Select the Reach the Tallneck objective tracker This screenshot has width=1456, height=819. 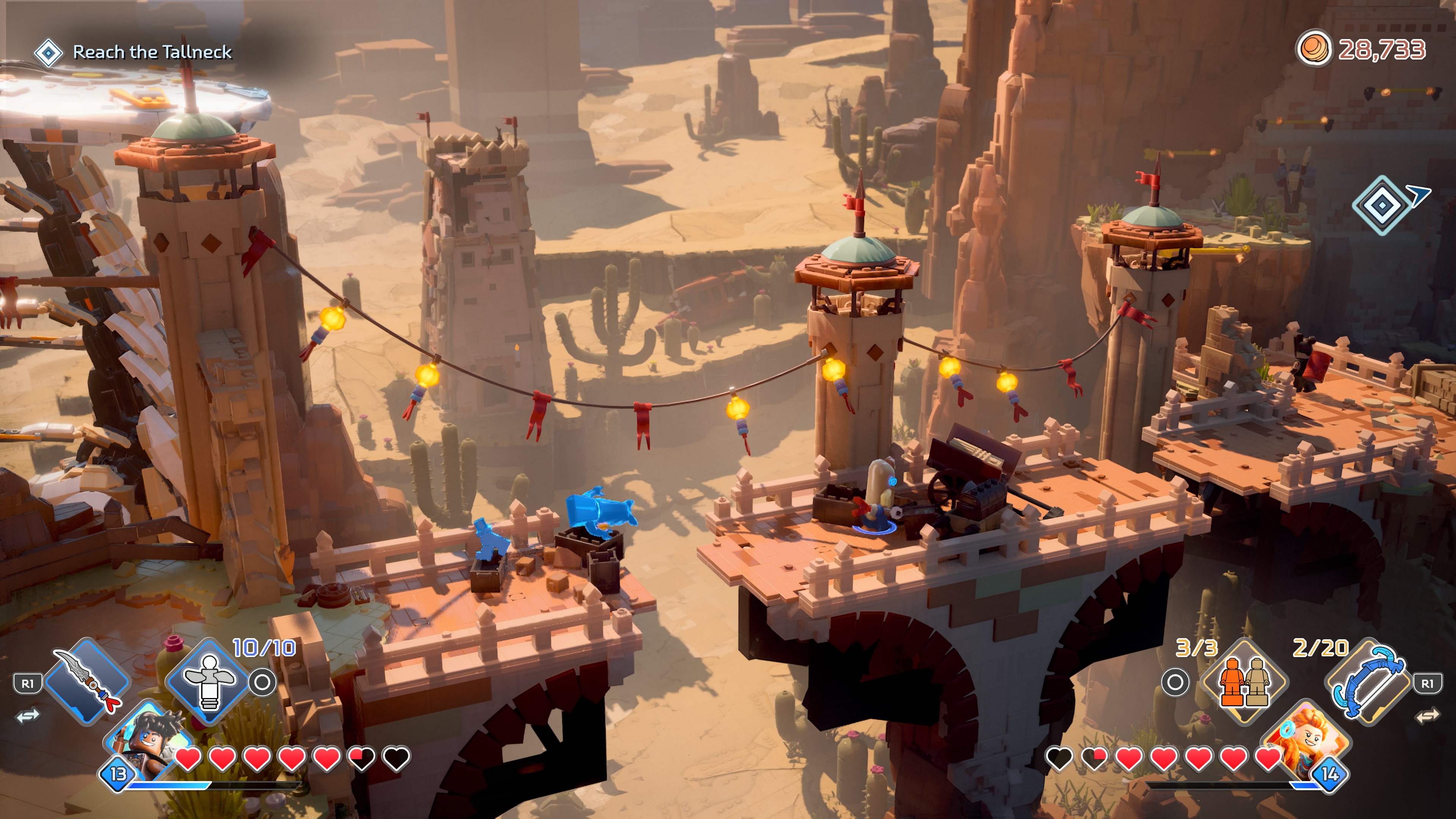[152, 52]
